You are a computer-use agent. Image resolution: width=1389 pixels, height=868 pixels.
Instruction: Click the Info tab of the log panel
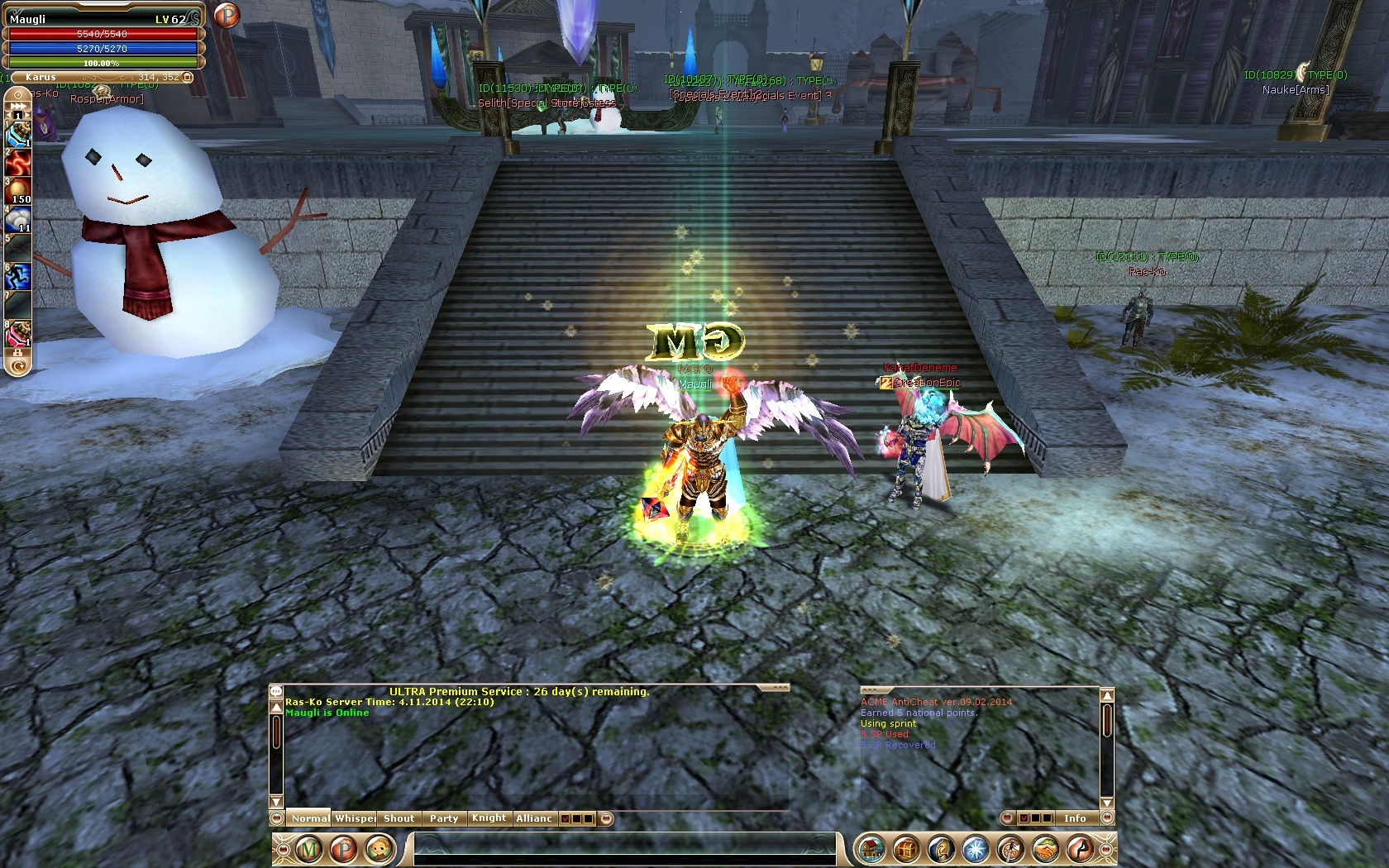[x=1075, y=818]
